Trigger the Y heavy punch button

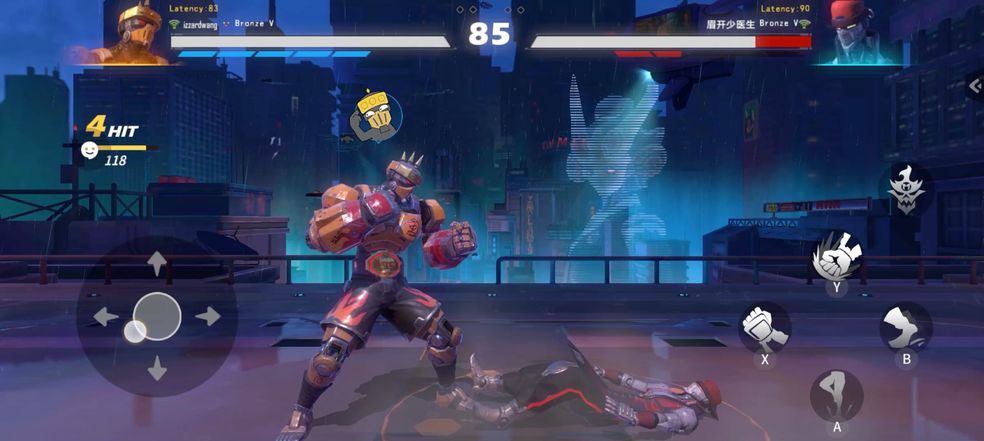pos(837,258)
